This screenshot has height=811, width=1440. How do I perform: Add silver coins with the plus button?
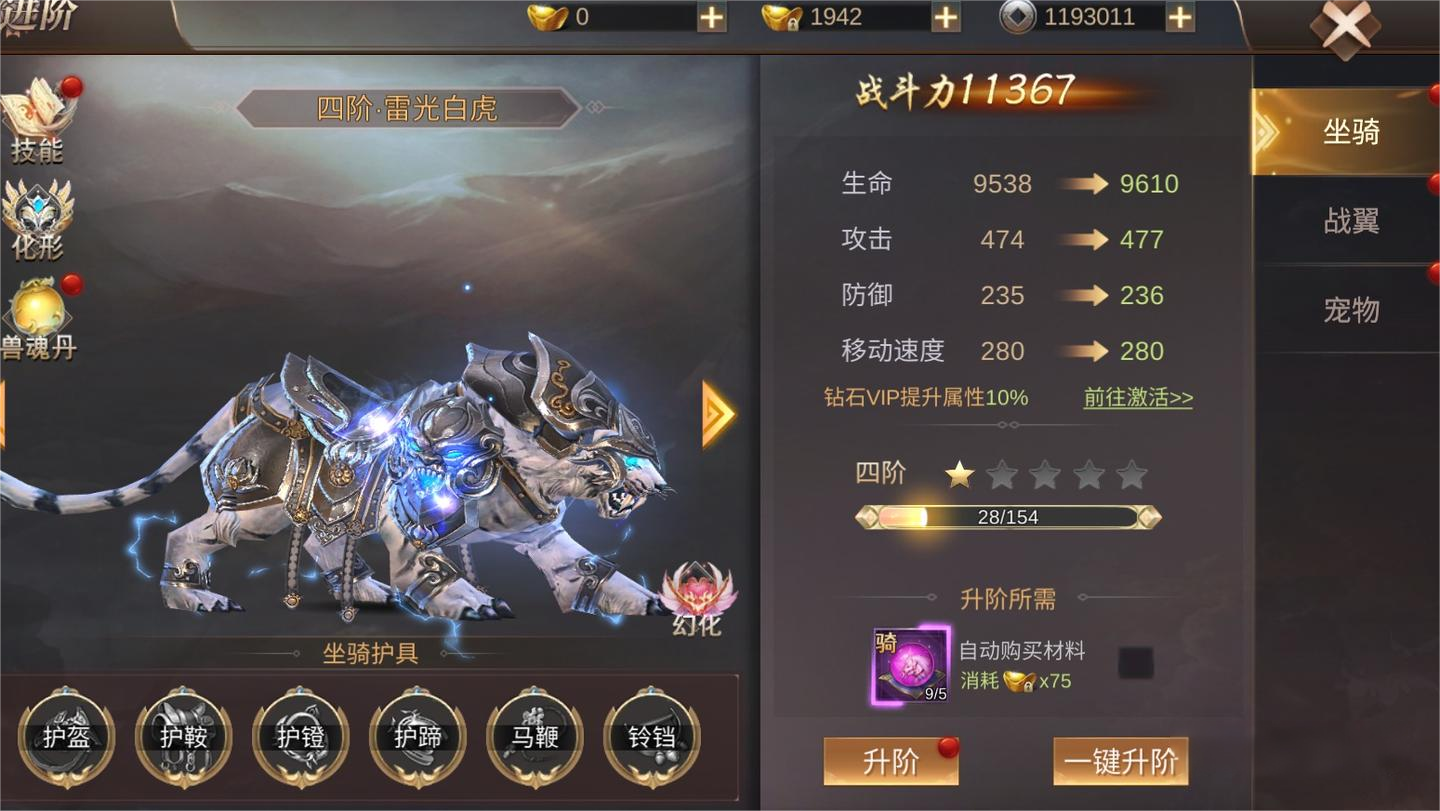[x=1180, y=17]
